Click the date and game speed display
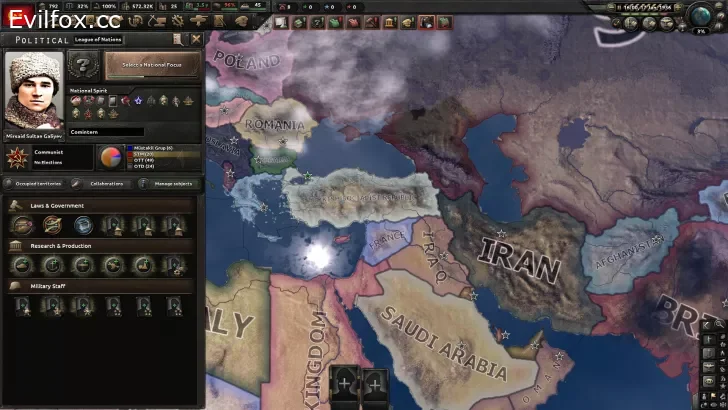The width and height of the screenshot is (728, 410). click(647, 7)
